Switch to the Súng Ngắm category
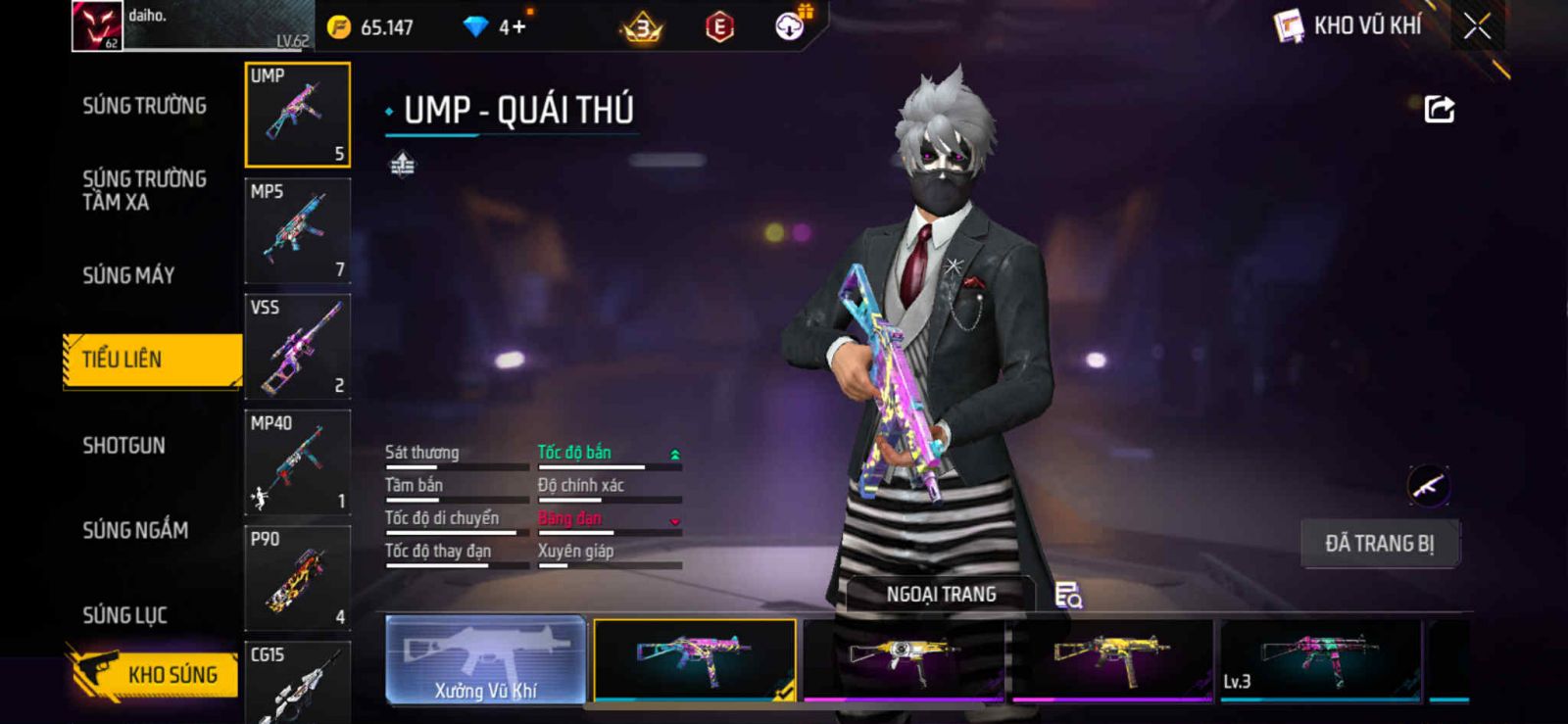The height and width of the screenshot is (724, 1568). coord(135,530)
